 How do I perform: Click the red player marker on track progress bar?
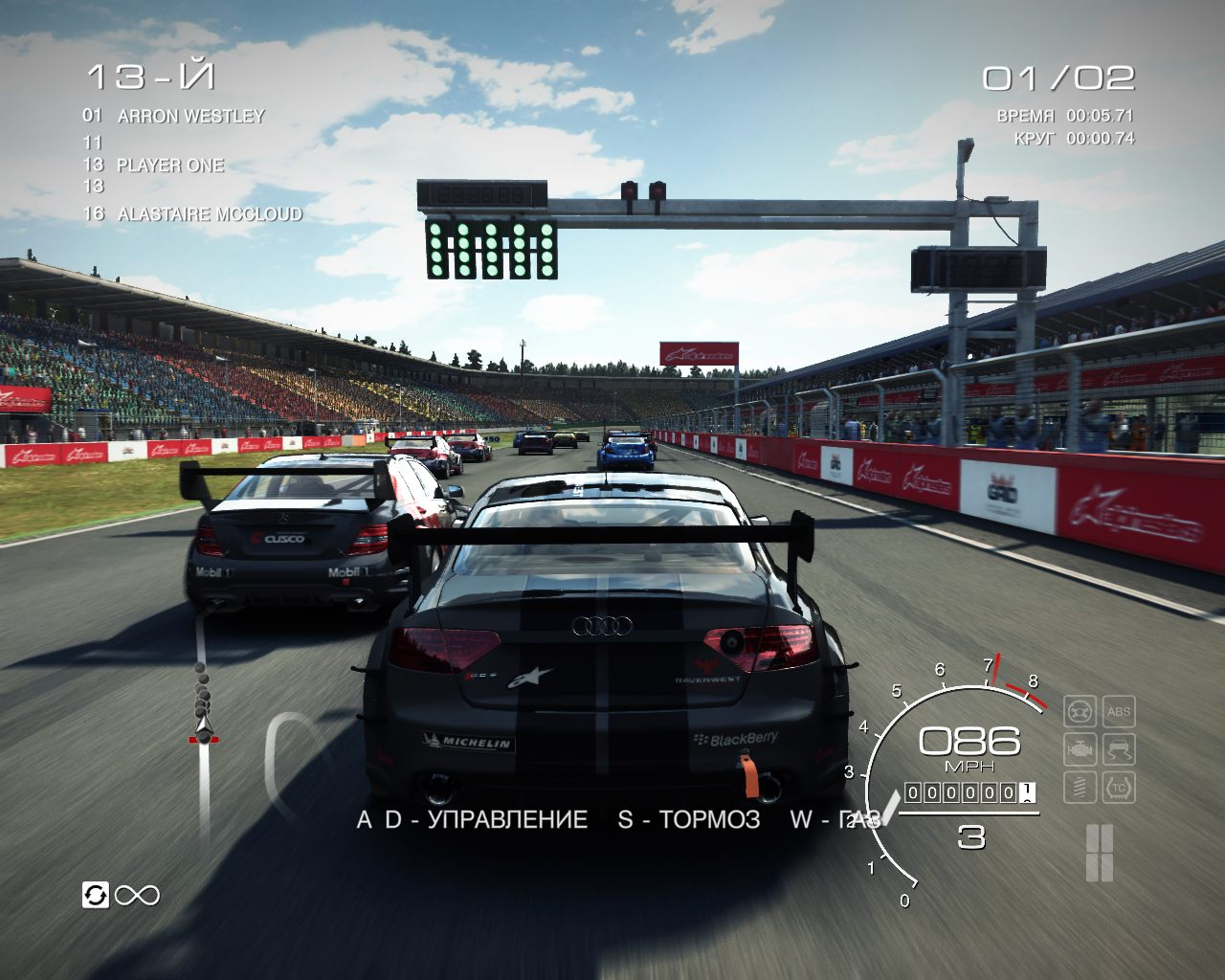(203, 738)
